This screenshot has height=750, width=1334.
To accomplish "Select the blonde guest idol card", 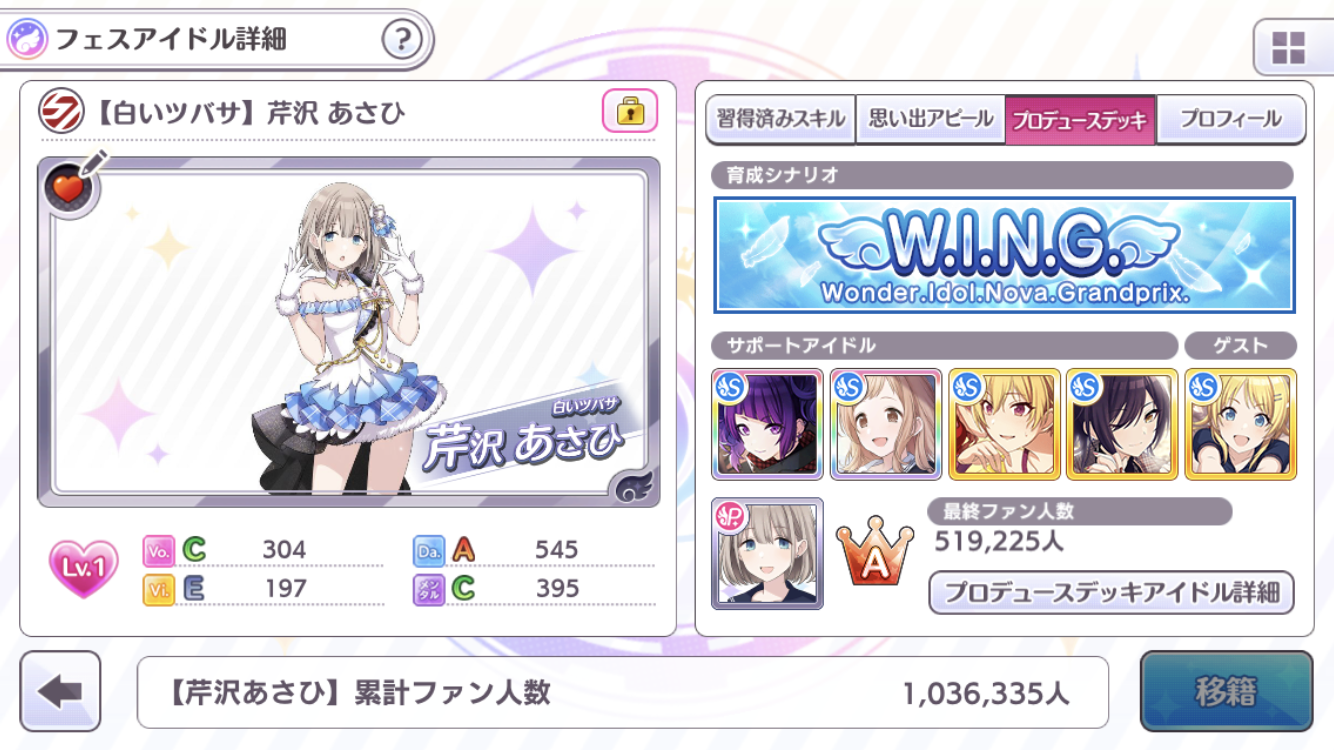I will tap(1240, 424).
